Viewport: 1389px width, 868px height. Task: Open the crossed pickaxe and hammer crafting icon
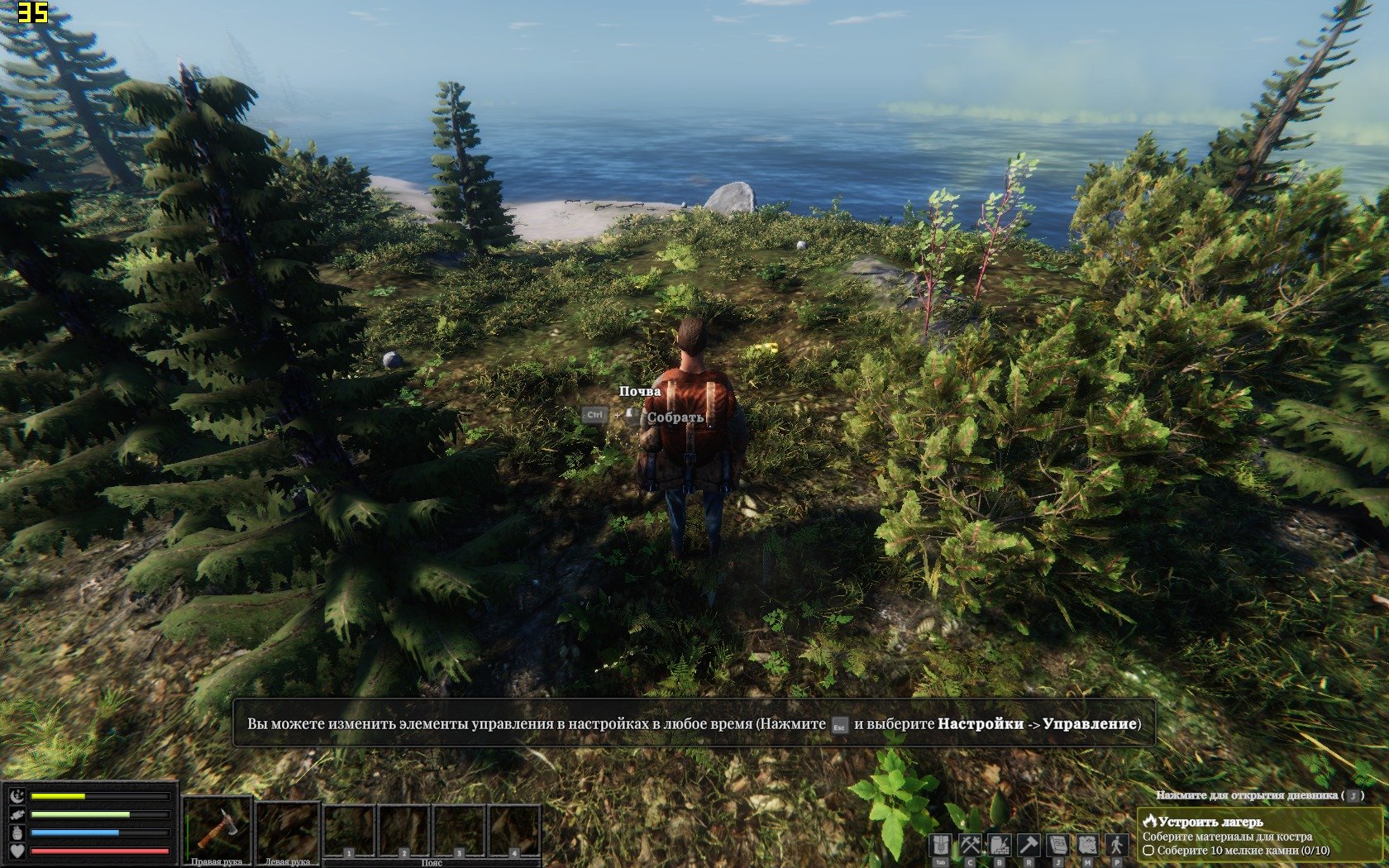[x=970, y=846]
